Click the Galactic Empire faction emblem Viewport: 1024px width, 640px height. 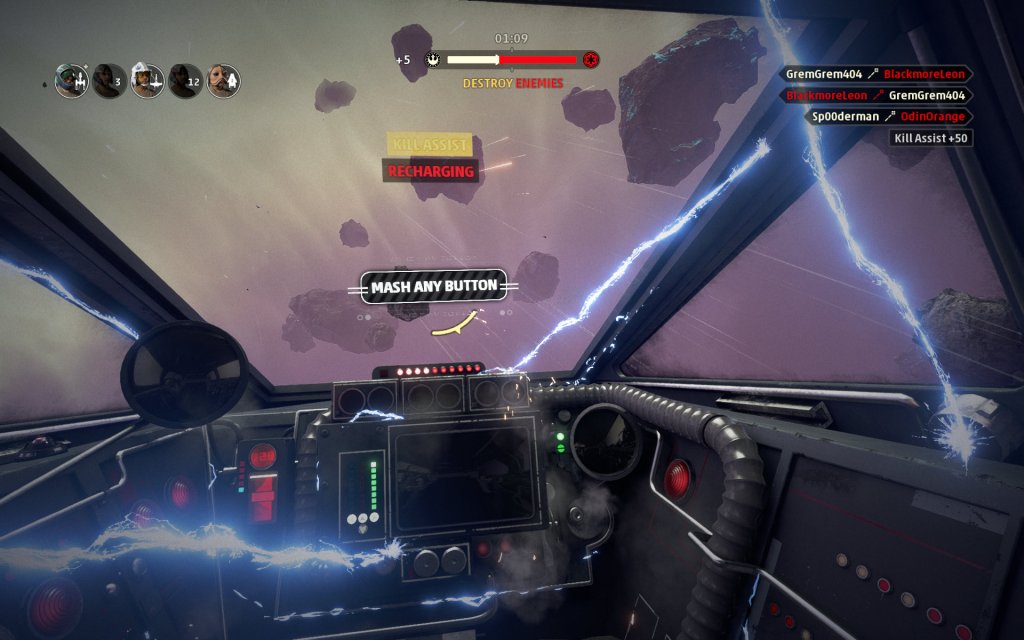pos(591,60)
